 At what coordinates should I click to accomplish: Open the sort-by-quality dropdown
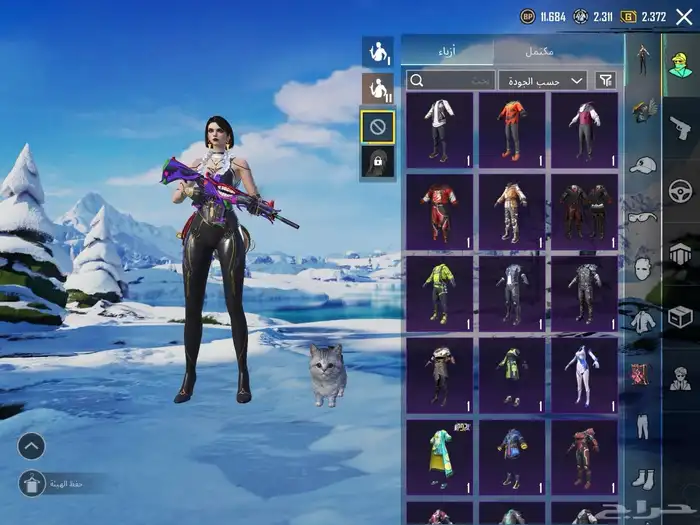coord(544,80)
